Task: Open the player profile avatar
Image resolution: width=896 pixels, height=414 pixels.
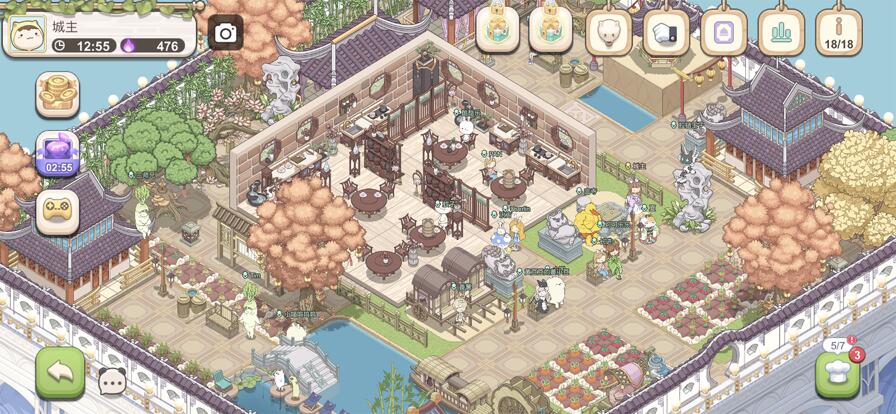Action: [x=26, y=33]
